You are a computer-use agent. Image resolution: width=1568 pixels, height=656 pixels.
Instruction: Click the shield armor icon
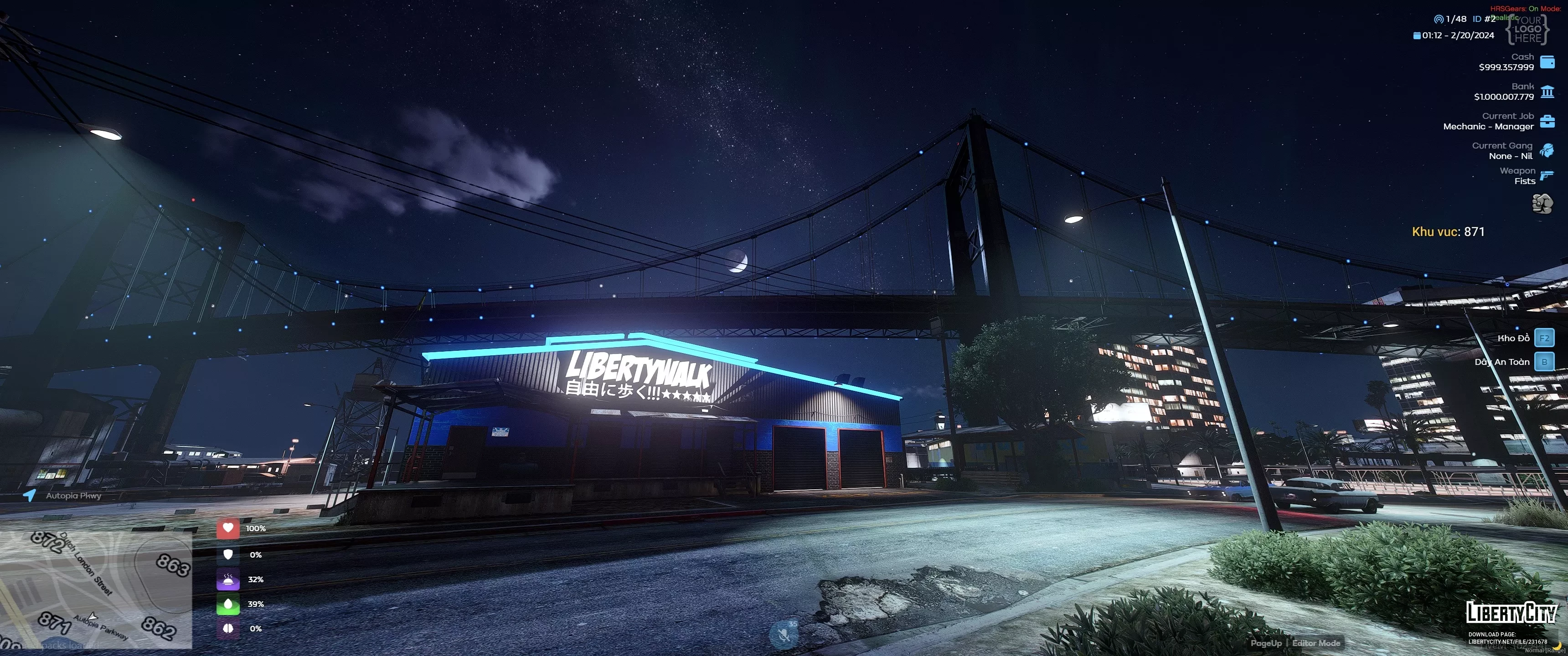click(228, 554)
